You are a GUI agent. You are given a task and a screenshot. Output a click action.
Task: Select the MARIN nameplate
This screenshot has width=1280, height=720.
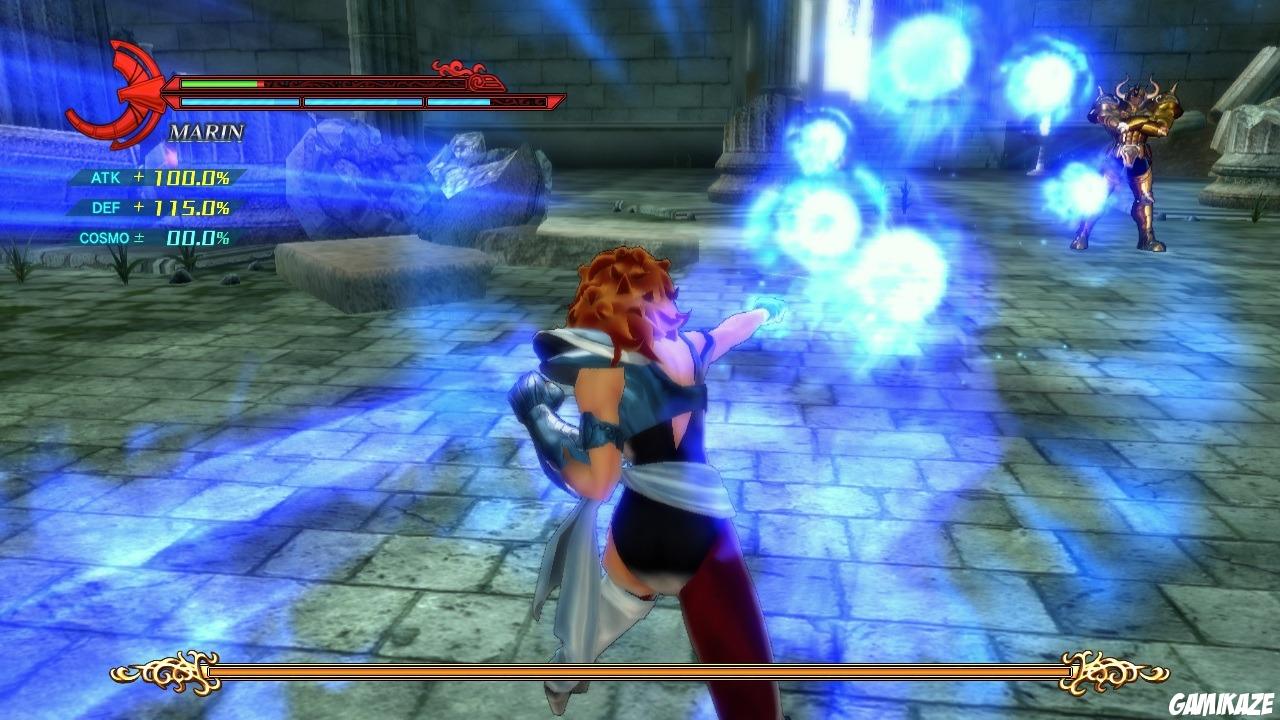pyautogui.click(x=205, y=130)
